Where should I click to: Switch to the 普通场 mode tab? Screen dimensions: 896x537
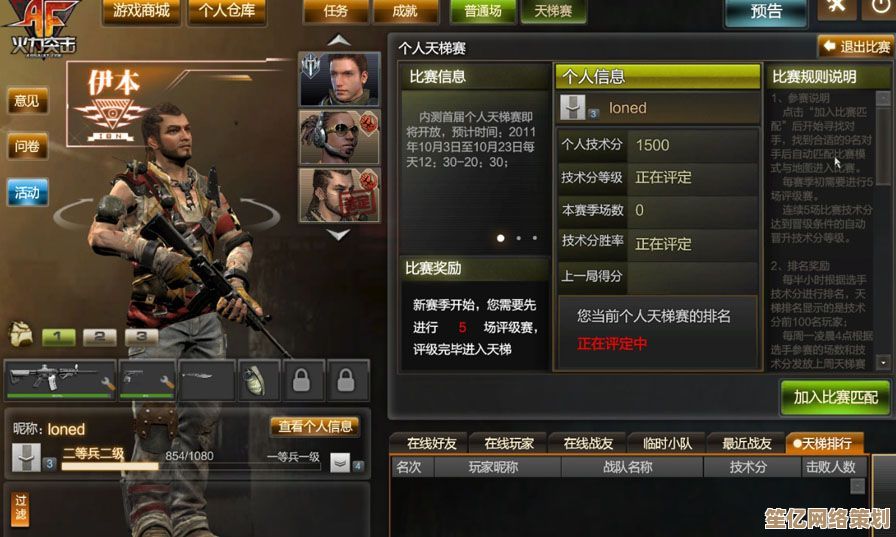tap(484, 12)
